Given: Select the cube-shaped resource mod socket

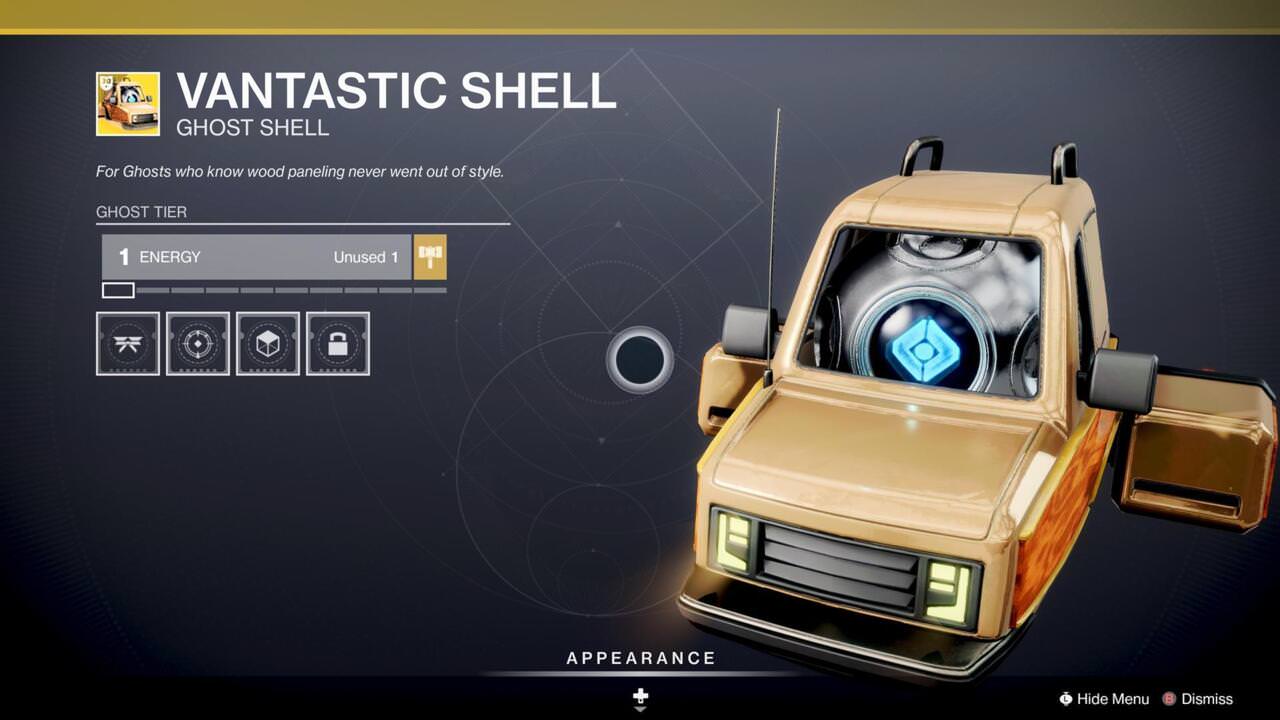Looking at the screenshot, I should [x=268, y=343].
